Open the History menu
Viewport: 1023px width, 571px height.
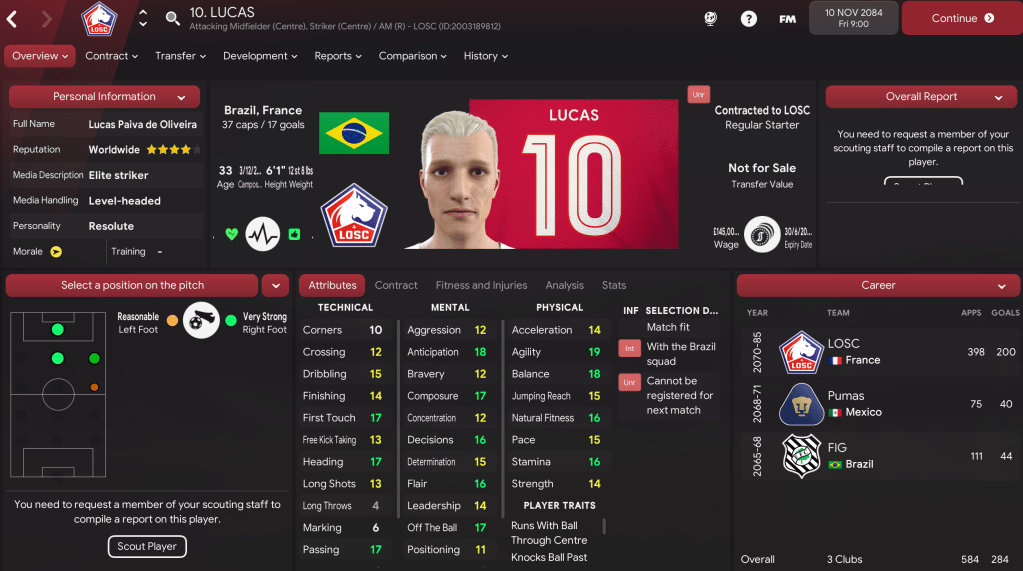click(x=487, y=56)
